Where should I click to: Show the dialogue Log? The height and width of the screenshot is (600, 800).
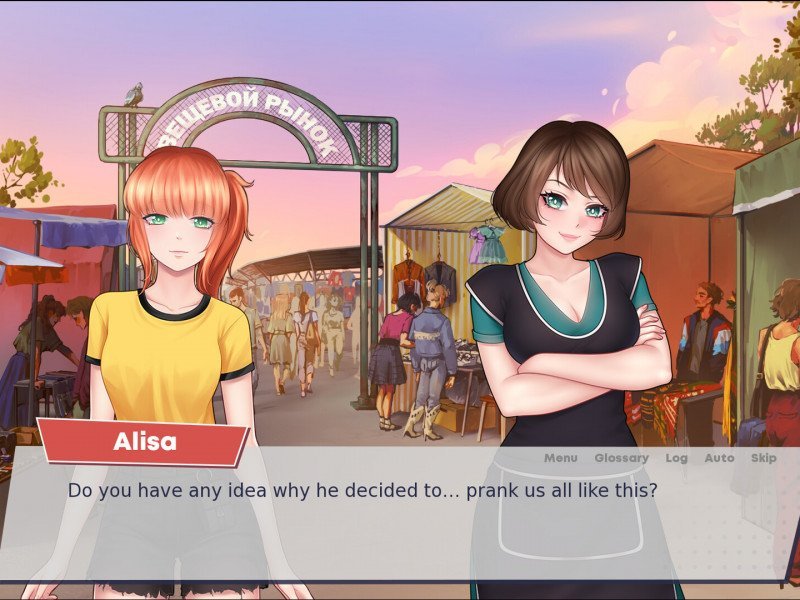click(676, 458)
